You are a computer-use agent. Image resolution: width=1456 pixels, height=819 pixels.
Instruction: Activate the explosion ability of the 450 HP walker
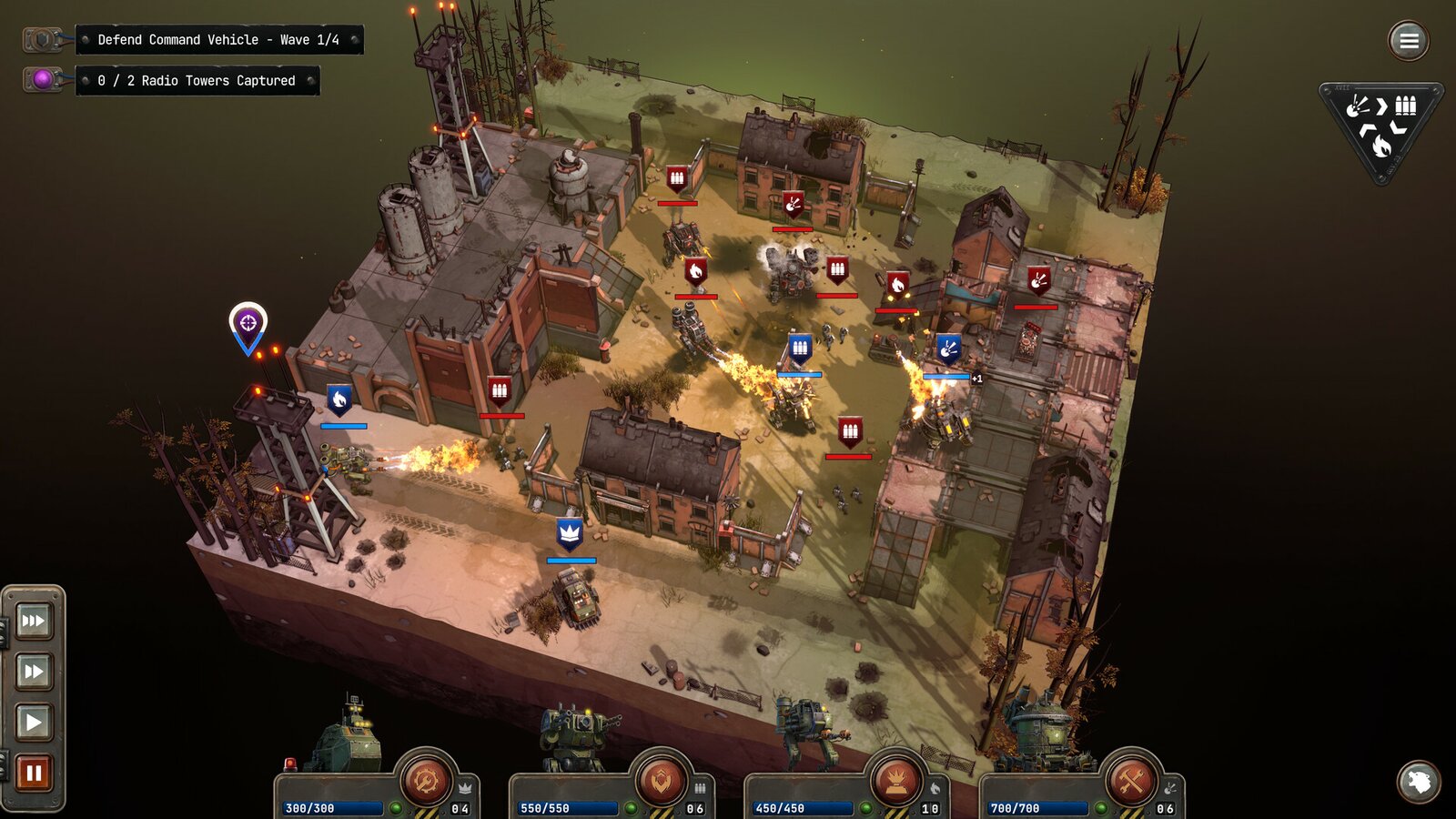pos(895,780)
